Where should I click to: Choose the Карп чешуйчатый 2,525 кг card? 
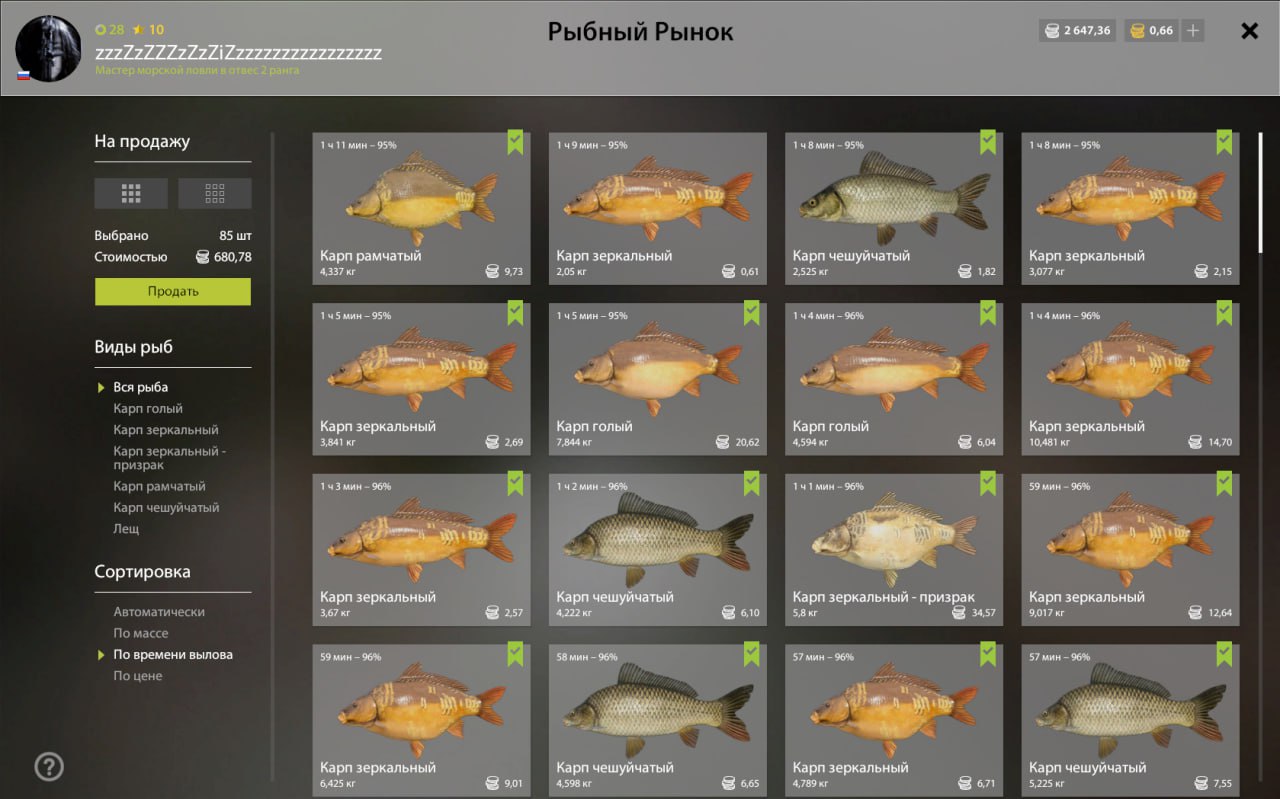893,208
